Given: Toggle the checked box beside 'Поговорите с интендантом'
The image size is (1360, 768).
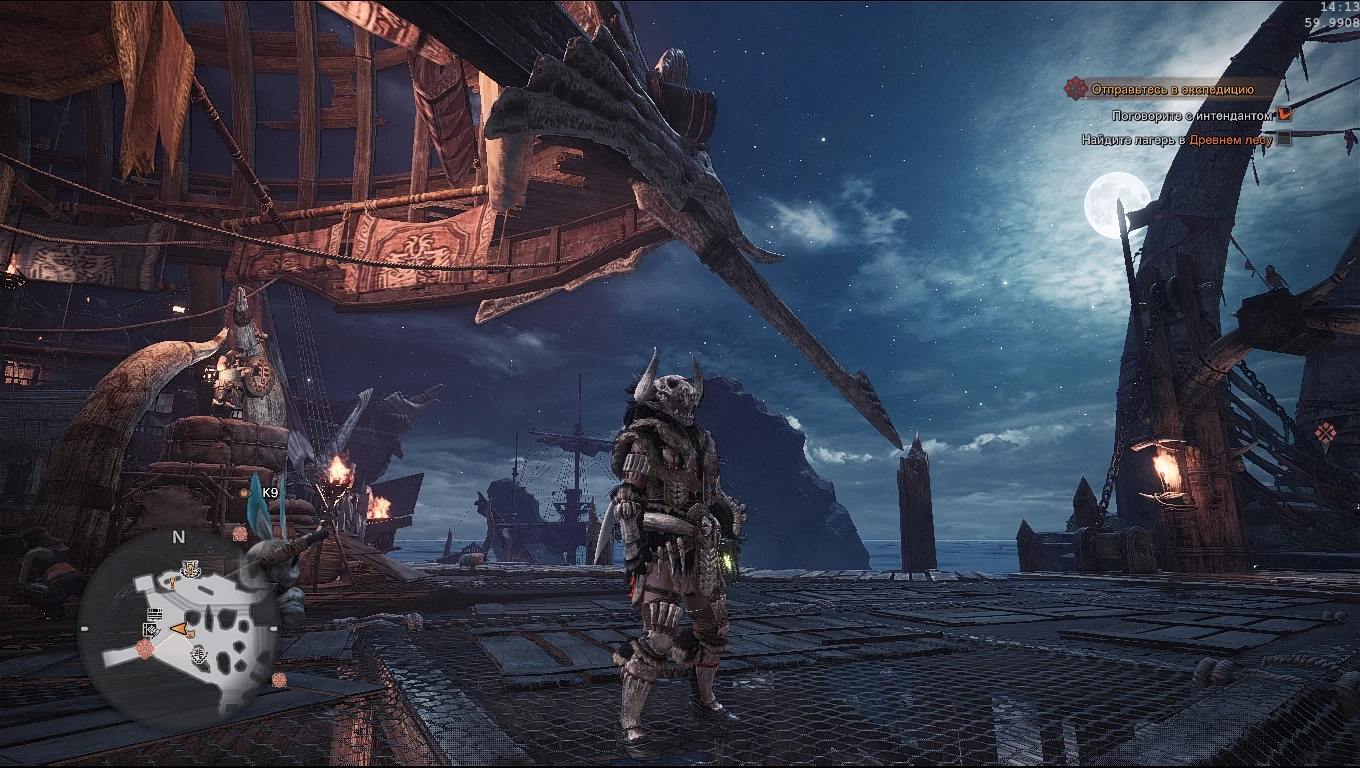Looking at the screenshot, I should coord(1285,114).
